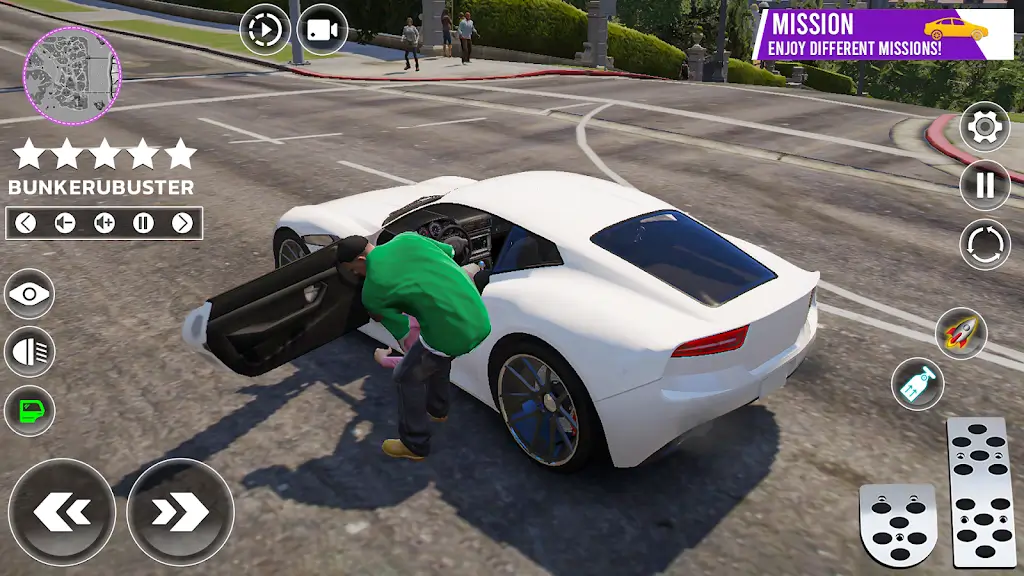Activate the rocket boost
Viewport: 1024px width, 576px height.
click(961, 334)
